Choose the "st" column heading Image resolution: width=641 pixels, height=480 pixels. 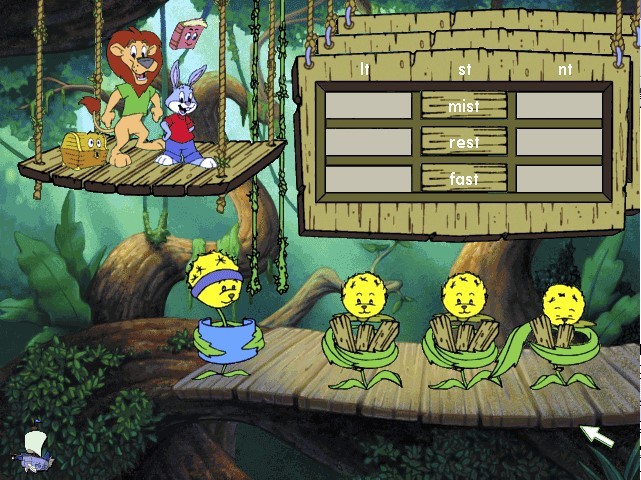tap(464, 69)
